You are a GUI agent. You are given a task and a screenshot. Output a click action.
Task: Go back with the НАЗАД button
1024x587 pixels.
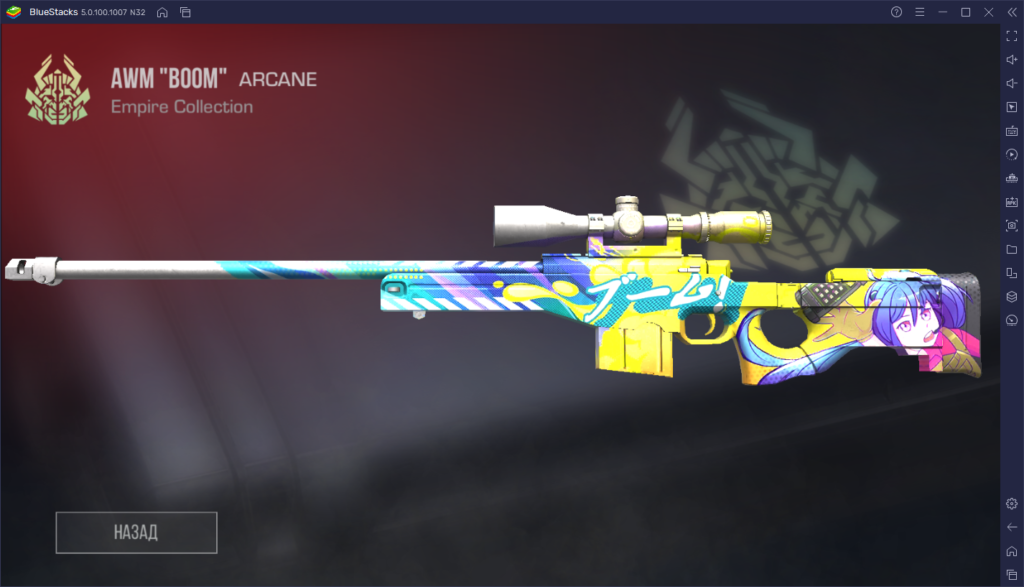136,532
